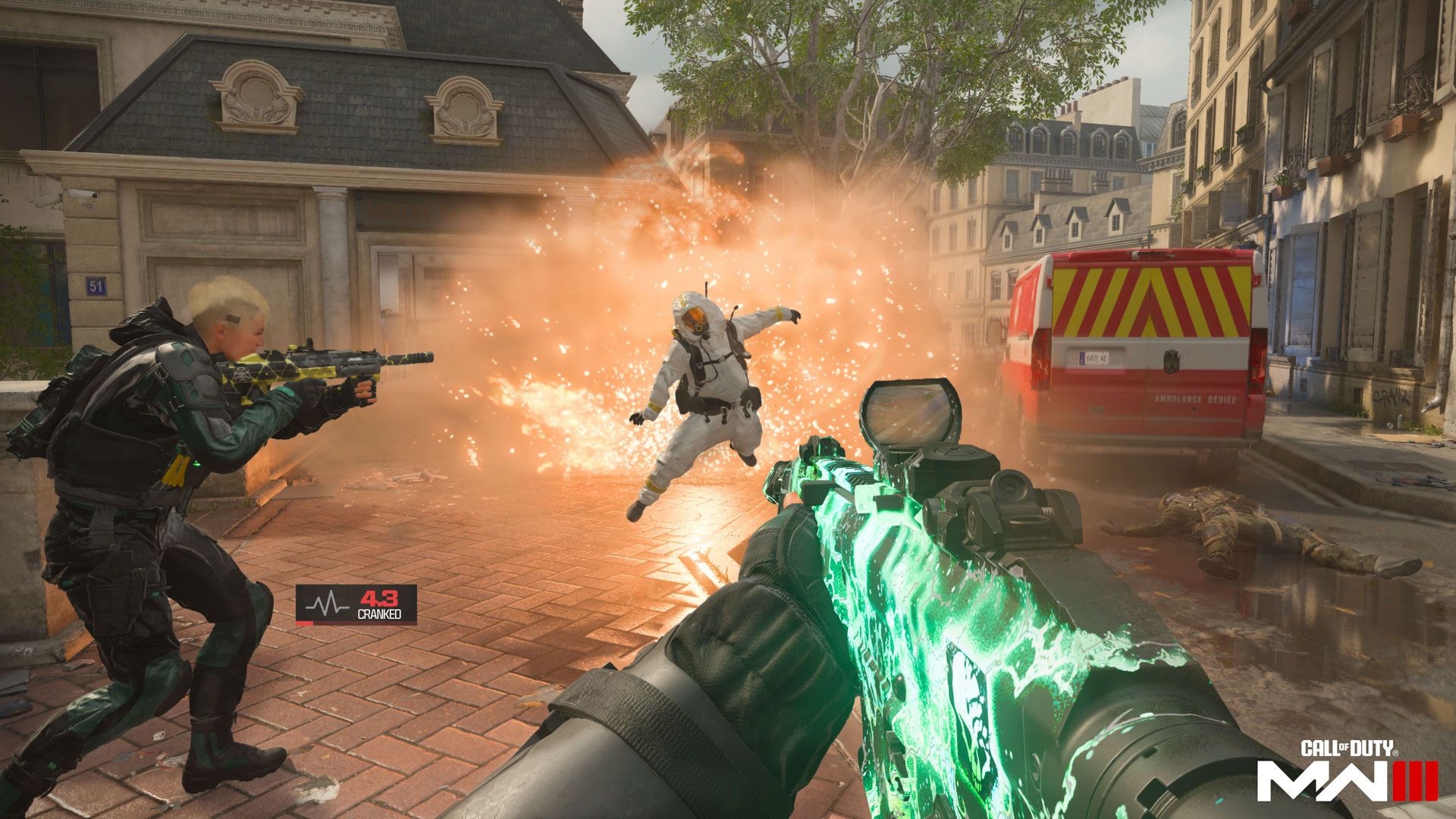Click the red III numerals in the MWIII logo
The width and height of the screenshot is (1456, 819).
click(1417, 781)
